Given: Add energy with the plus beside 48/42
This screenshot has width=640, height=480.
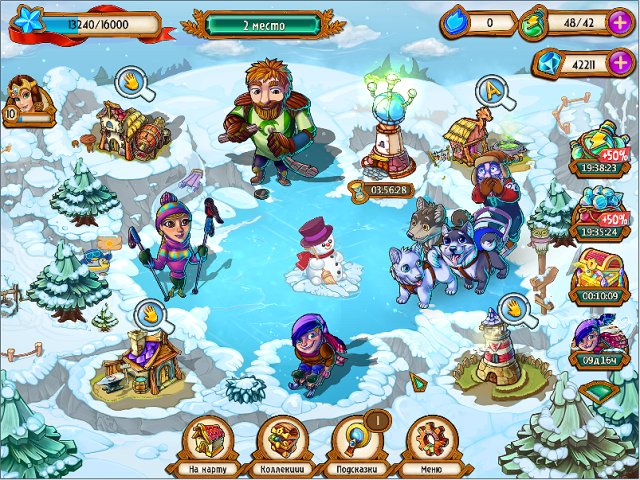Looking at the screenshot, I should (619, 21).
